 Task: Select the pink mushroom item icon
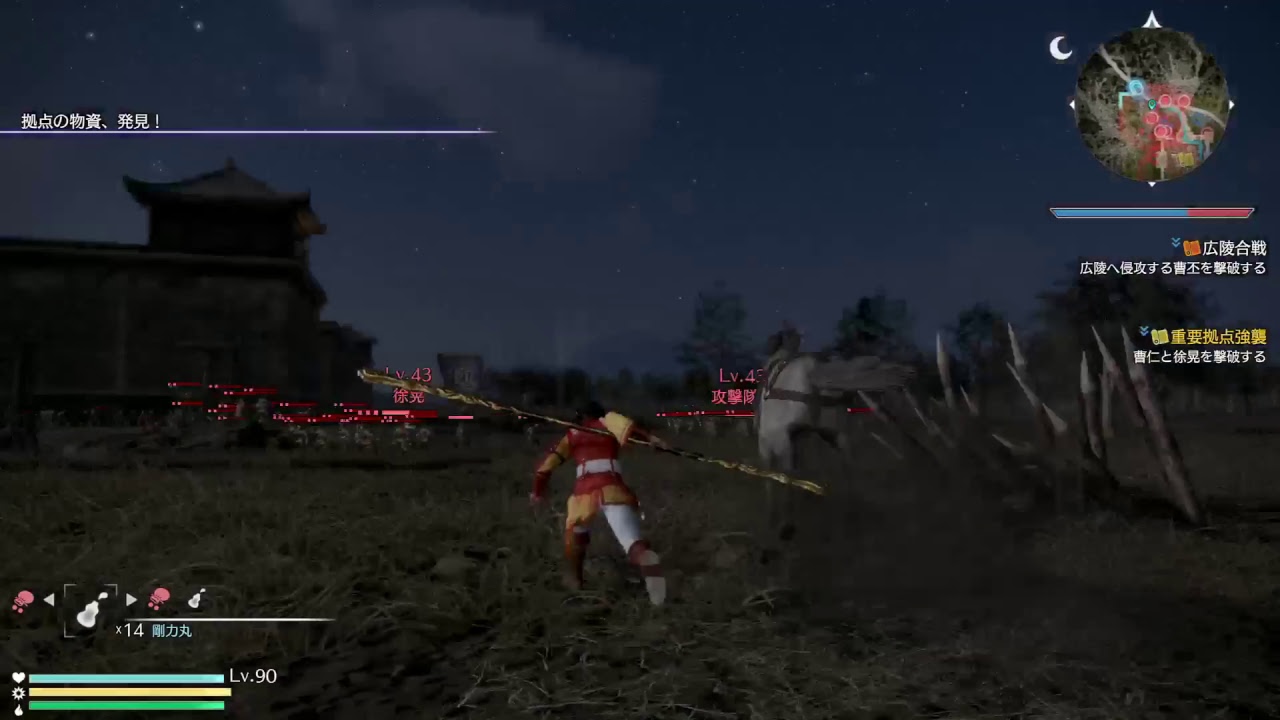[24, 599]
